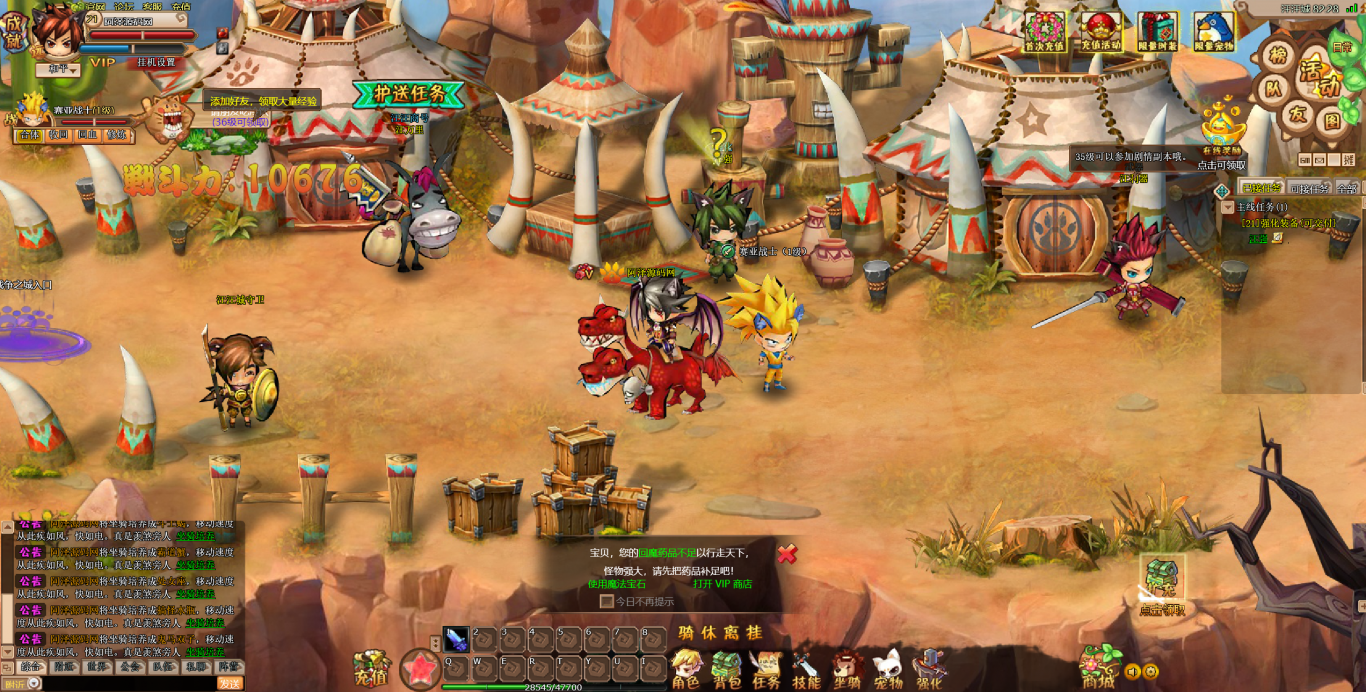Choose the 使用魔法宝石 link
The width and height of the screenshot is (1366, 692).
click(x=617, y=584)
